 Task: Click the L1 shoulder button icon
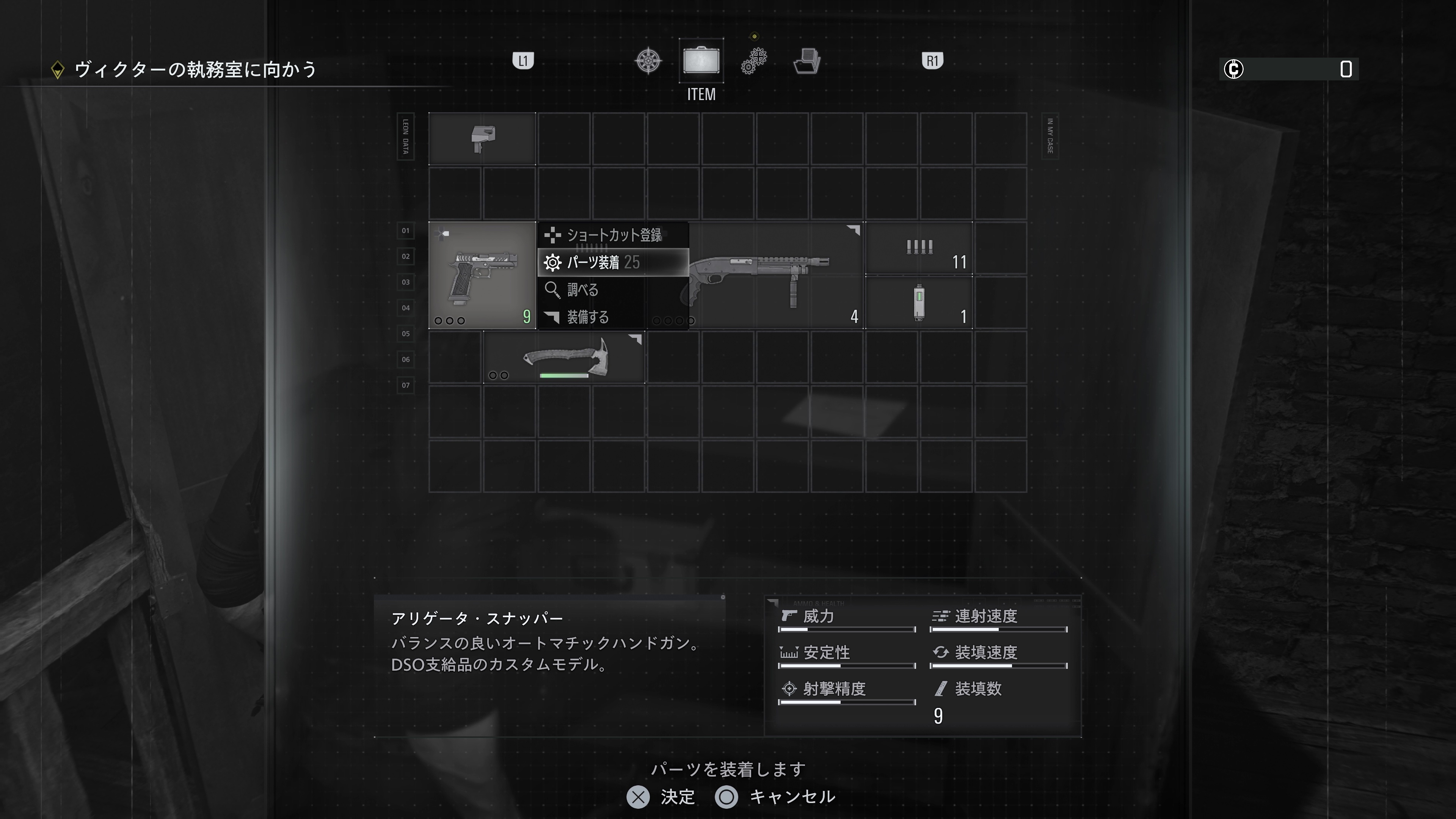pyautogui.click(x=523, y=61)
